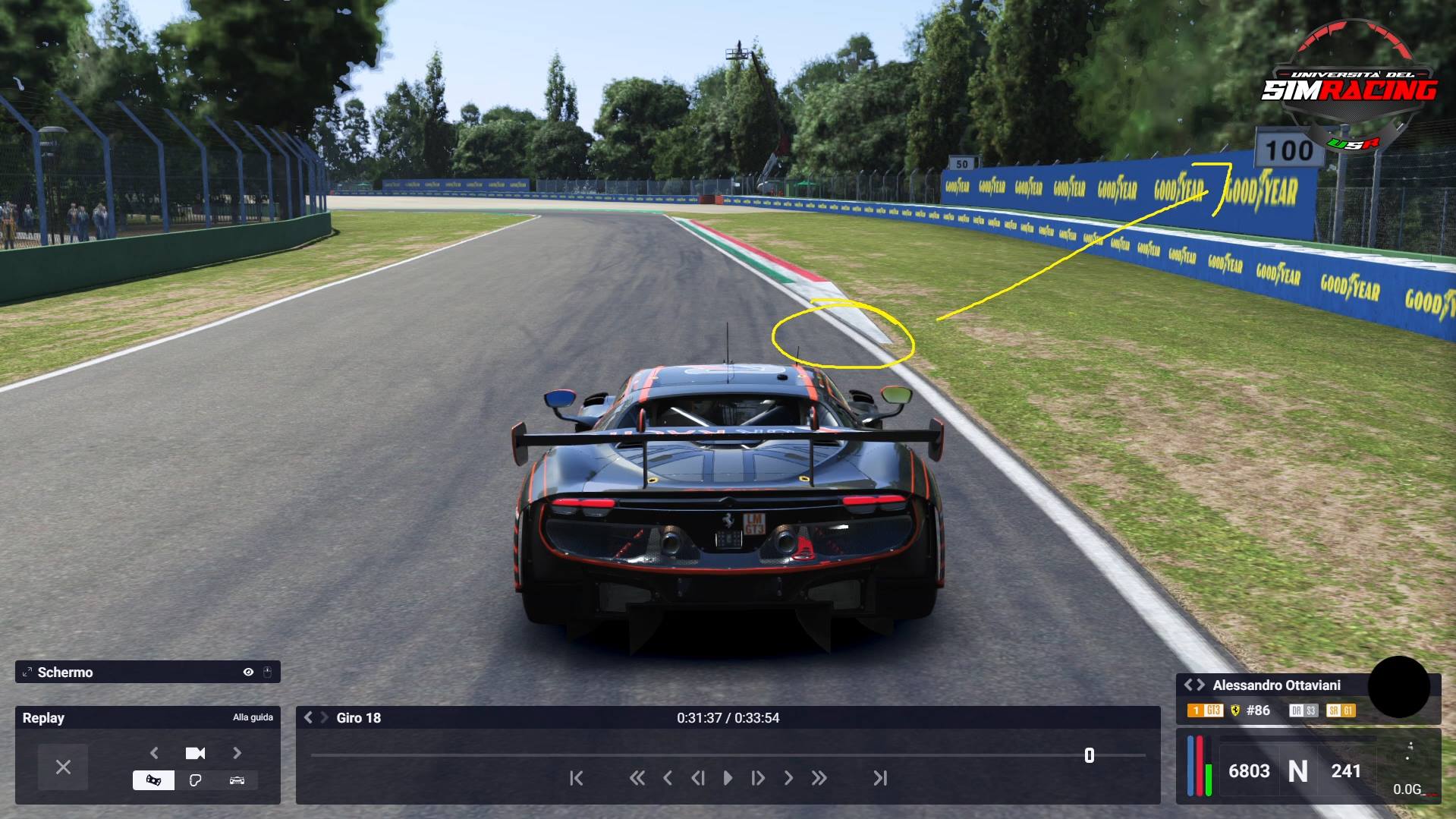The width and height of the screenshot is (1456, 819).
Task: Select the helmet camera mode
Action: [195, 780]
